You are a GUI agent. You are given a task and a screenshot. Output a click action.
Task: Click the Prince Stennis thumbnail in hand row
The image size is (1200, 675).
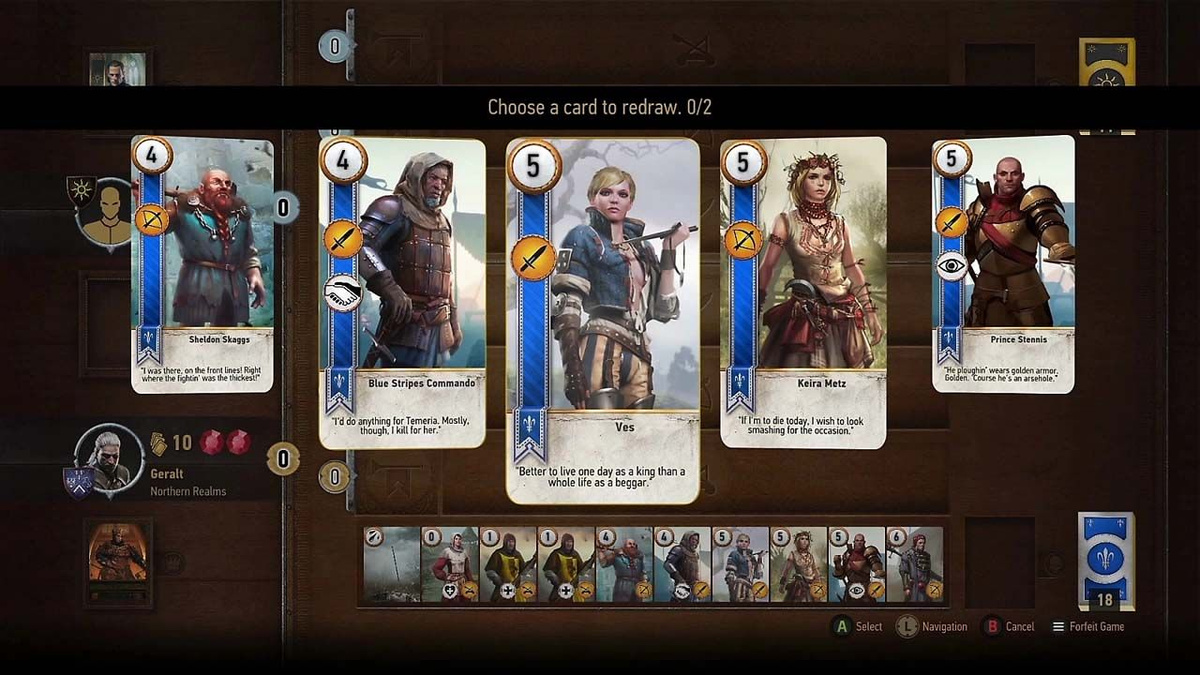pos(857,564)
